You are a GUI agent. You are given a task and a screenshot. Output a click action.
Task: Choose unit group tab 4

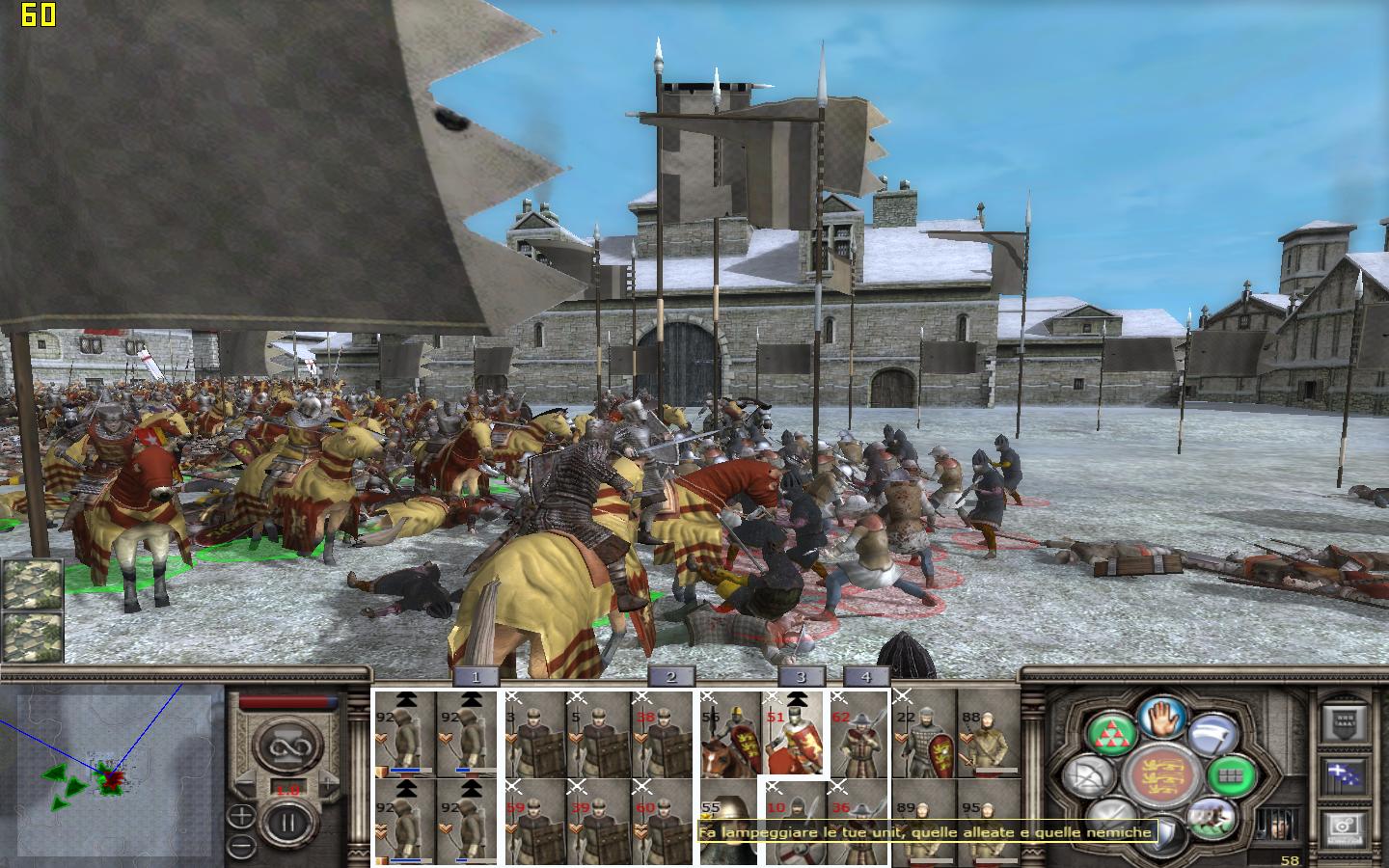pos(865,677)
